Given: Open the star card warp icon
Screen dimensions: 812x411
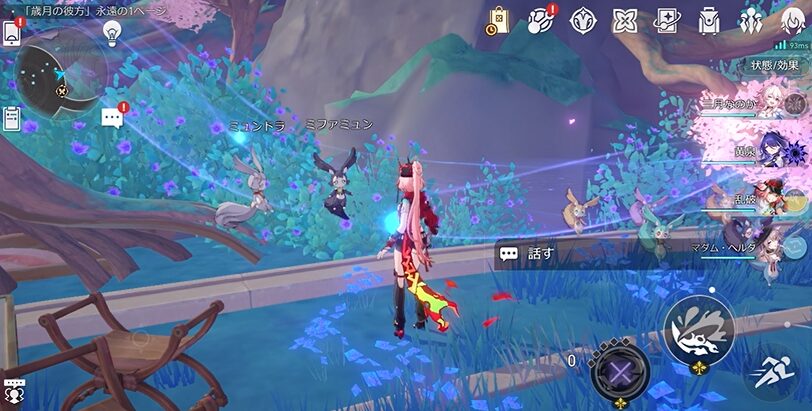Looking at the screenshot, I should 667,20.
